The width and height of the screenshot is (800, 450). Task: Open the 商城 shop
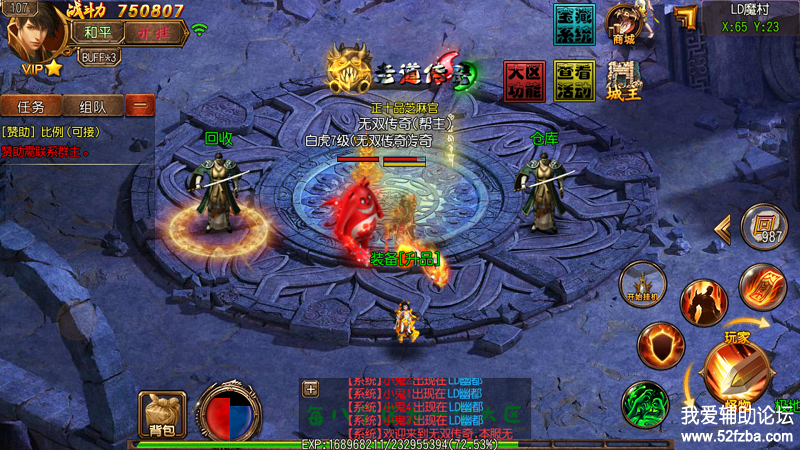coord(625,24)
